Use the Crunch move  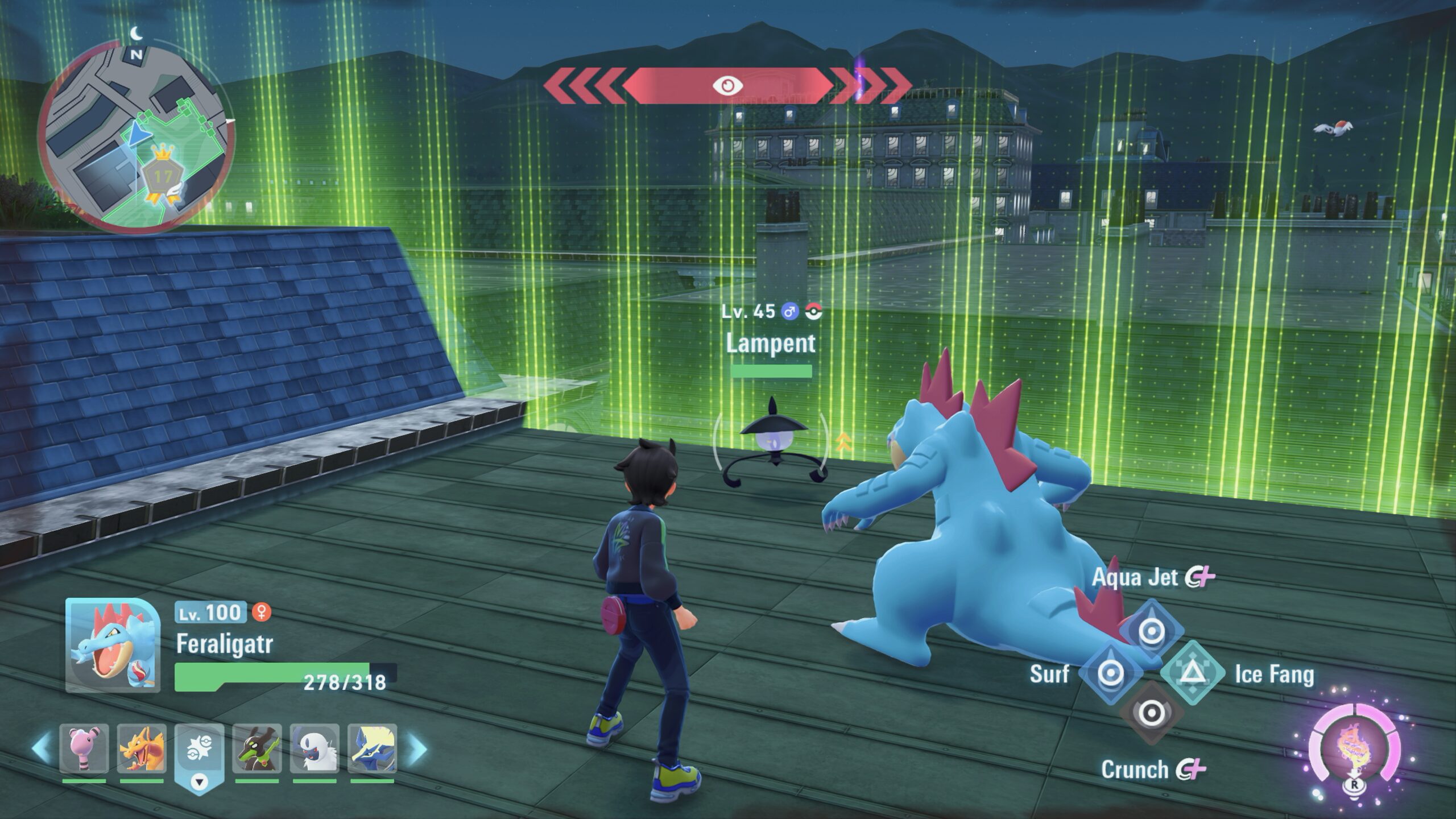tap(1151, 713)
